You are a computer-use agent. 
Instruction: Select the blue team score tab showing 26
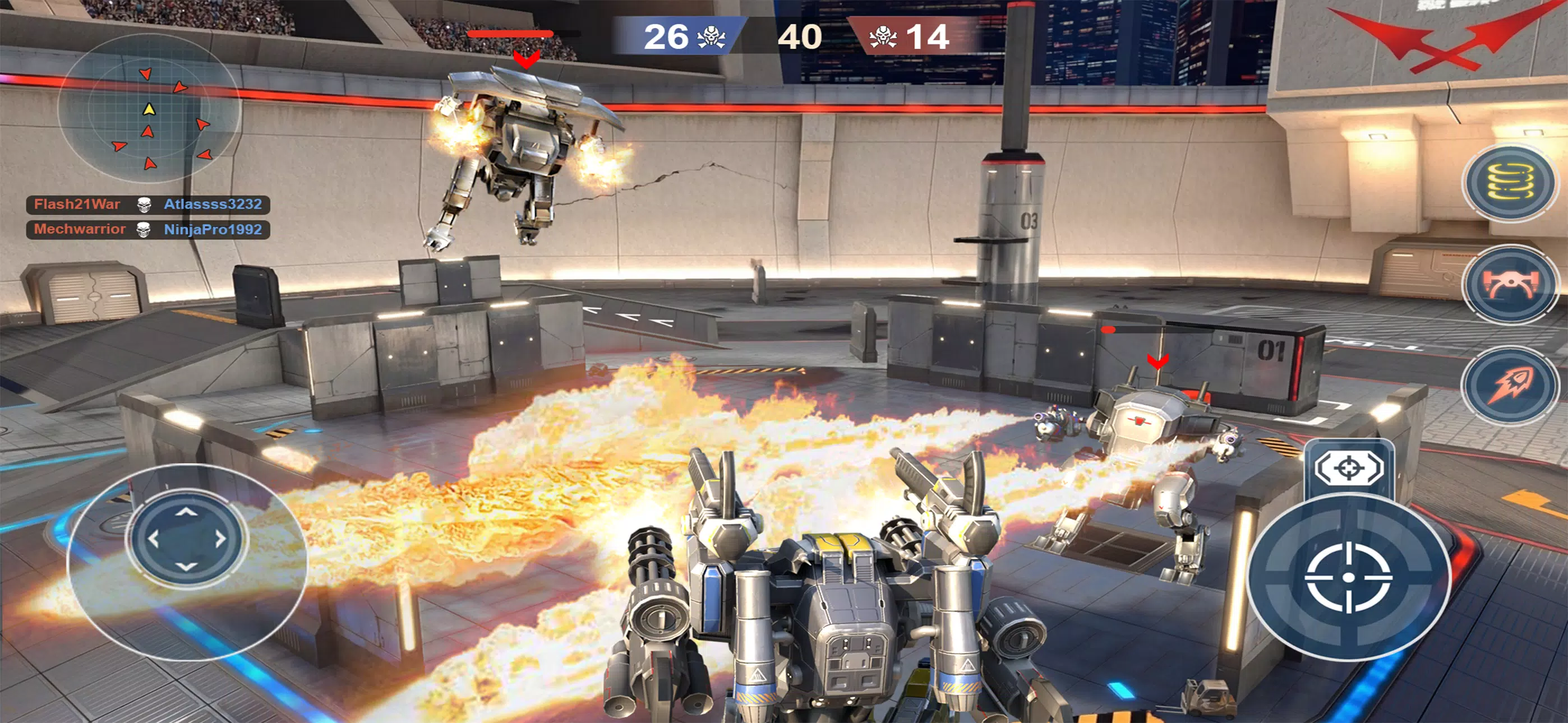click(x=682, y=38)
